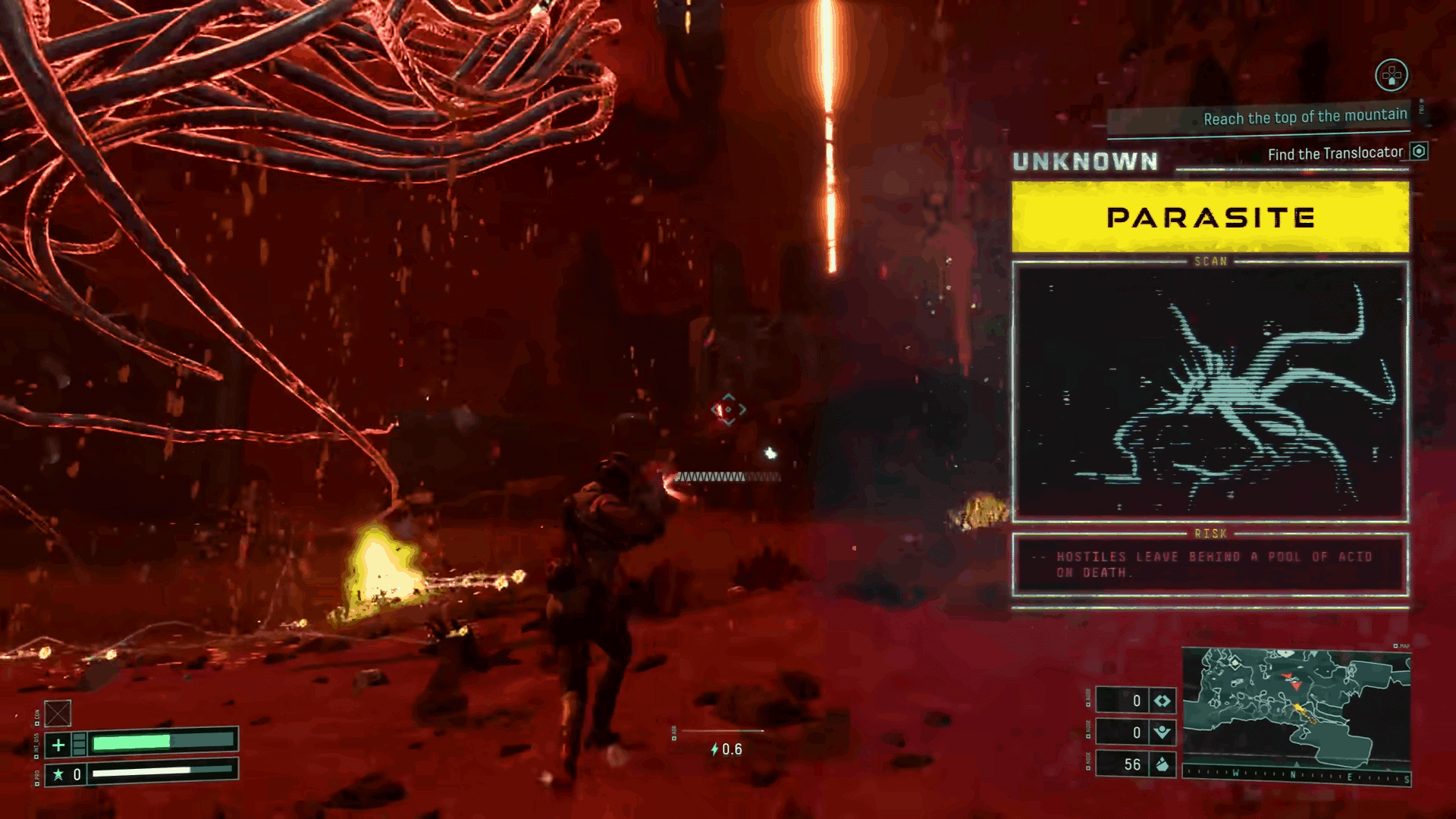Click the green plus integrity icon
The image size is (1456, 819).
58,745
